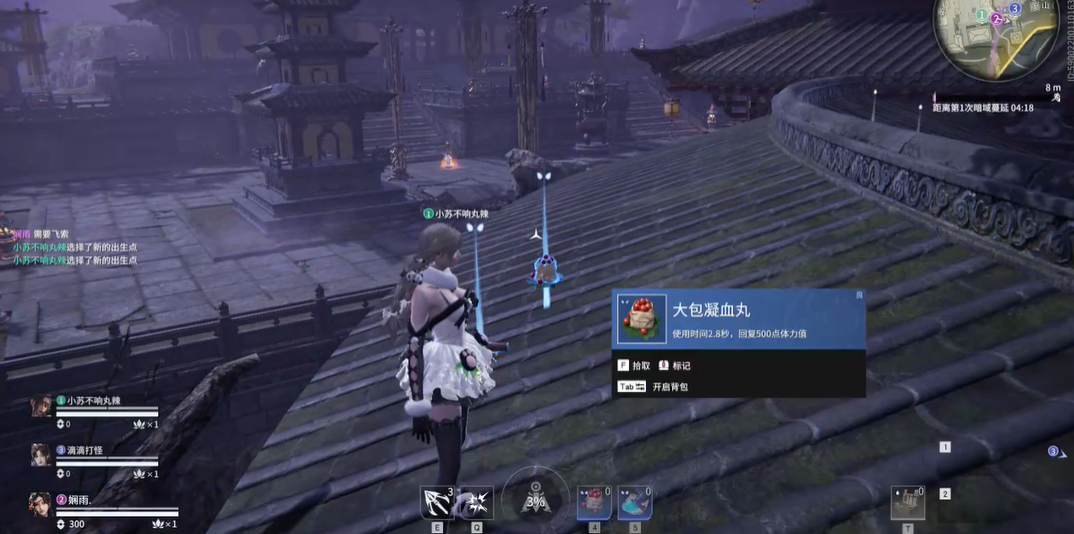Activate the burst spark skill icon
This screenshot has width=1074, height=534.
click(x=476, y=502)
